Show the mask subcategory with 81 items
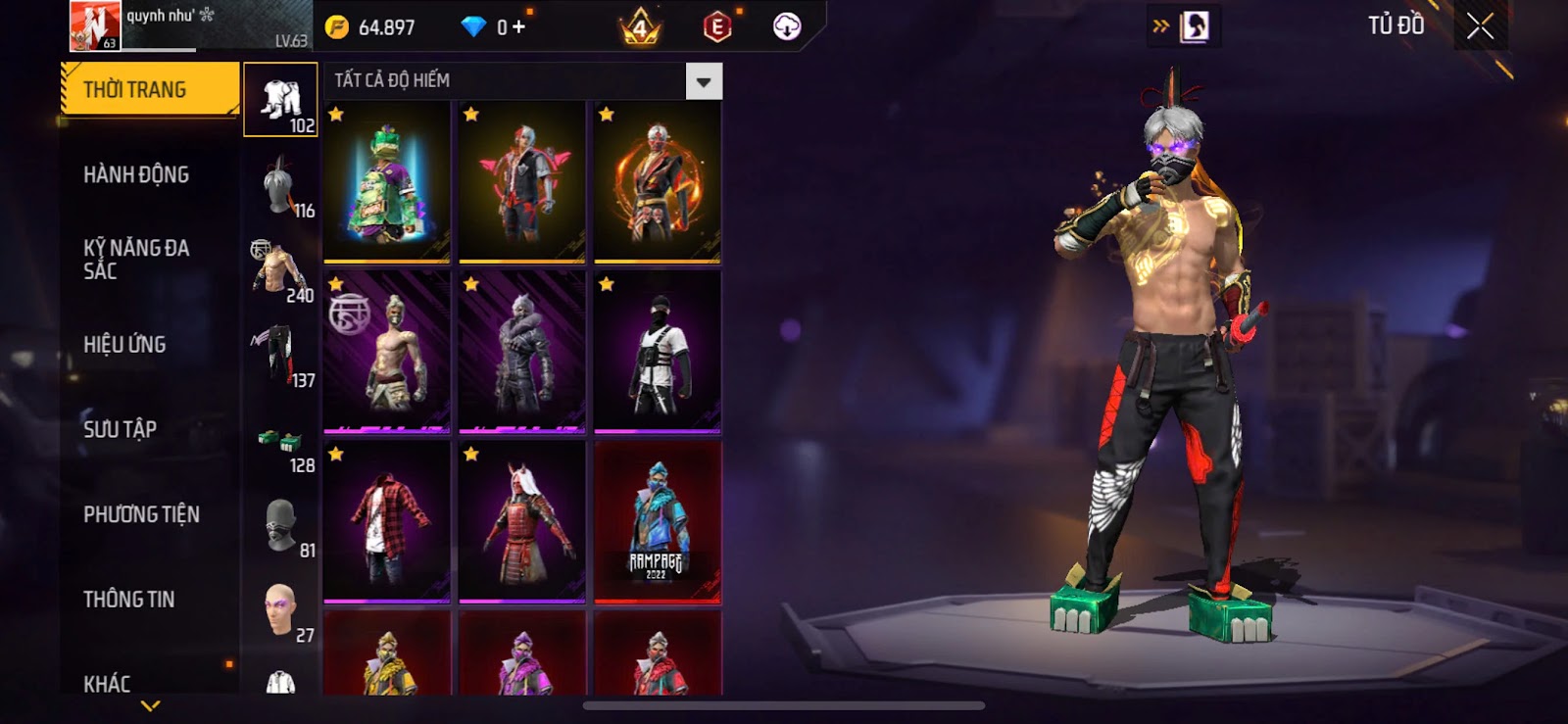1568x724 pixels. point(281,526)
